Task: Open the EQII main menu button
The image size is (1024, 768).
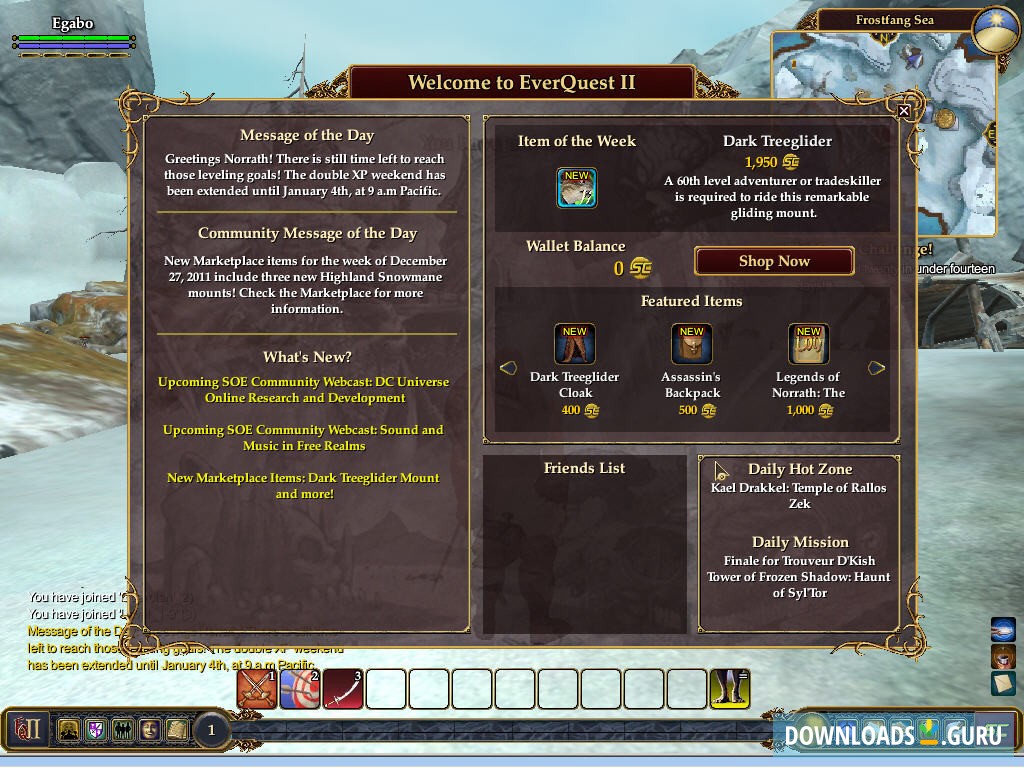Action: (x=27, y=730)
